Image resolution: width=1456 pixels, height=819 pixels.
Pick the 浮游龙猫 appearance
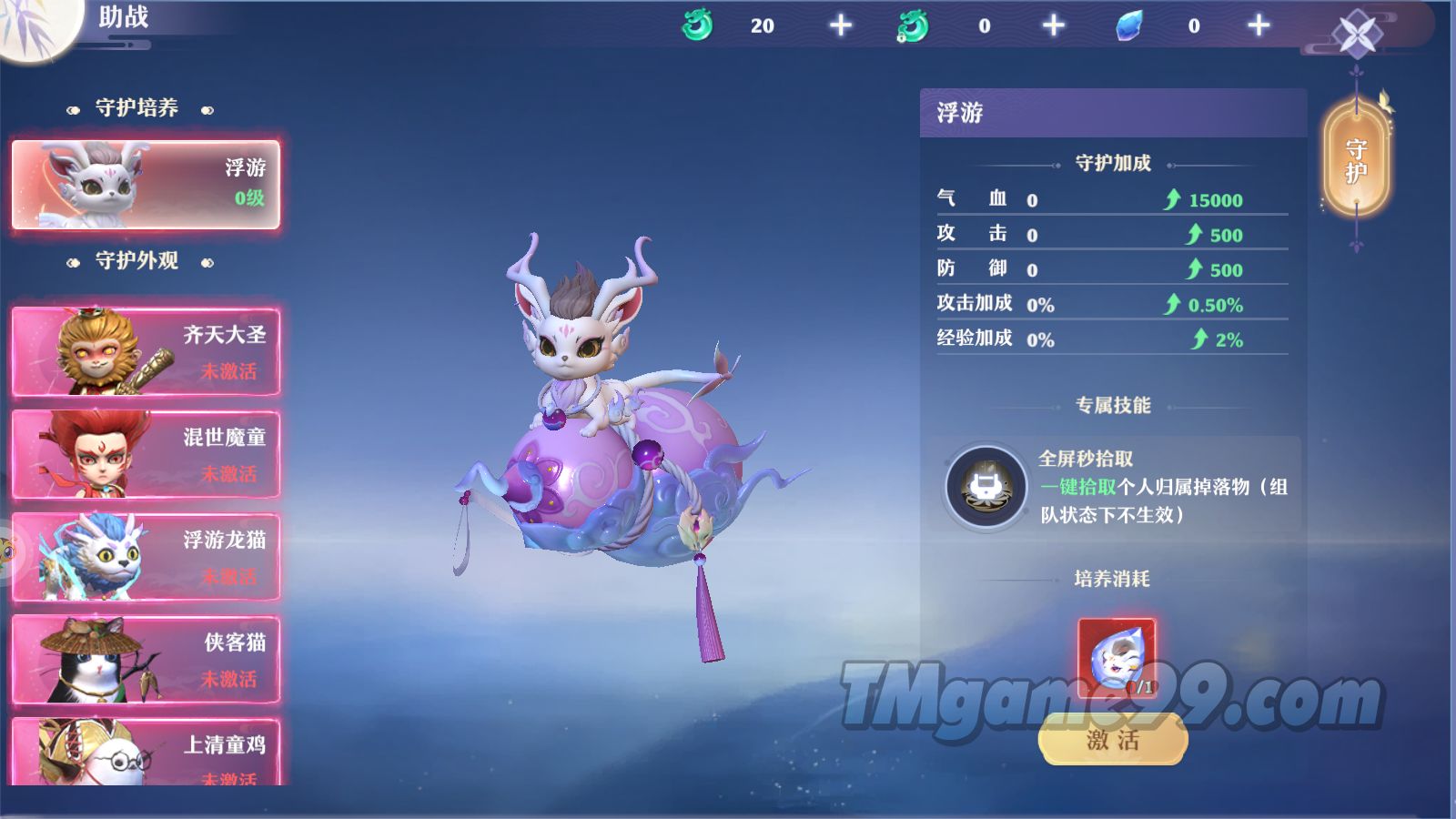tap(146, 557)
